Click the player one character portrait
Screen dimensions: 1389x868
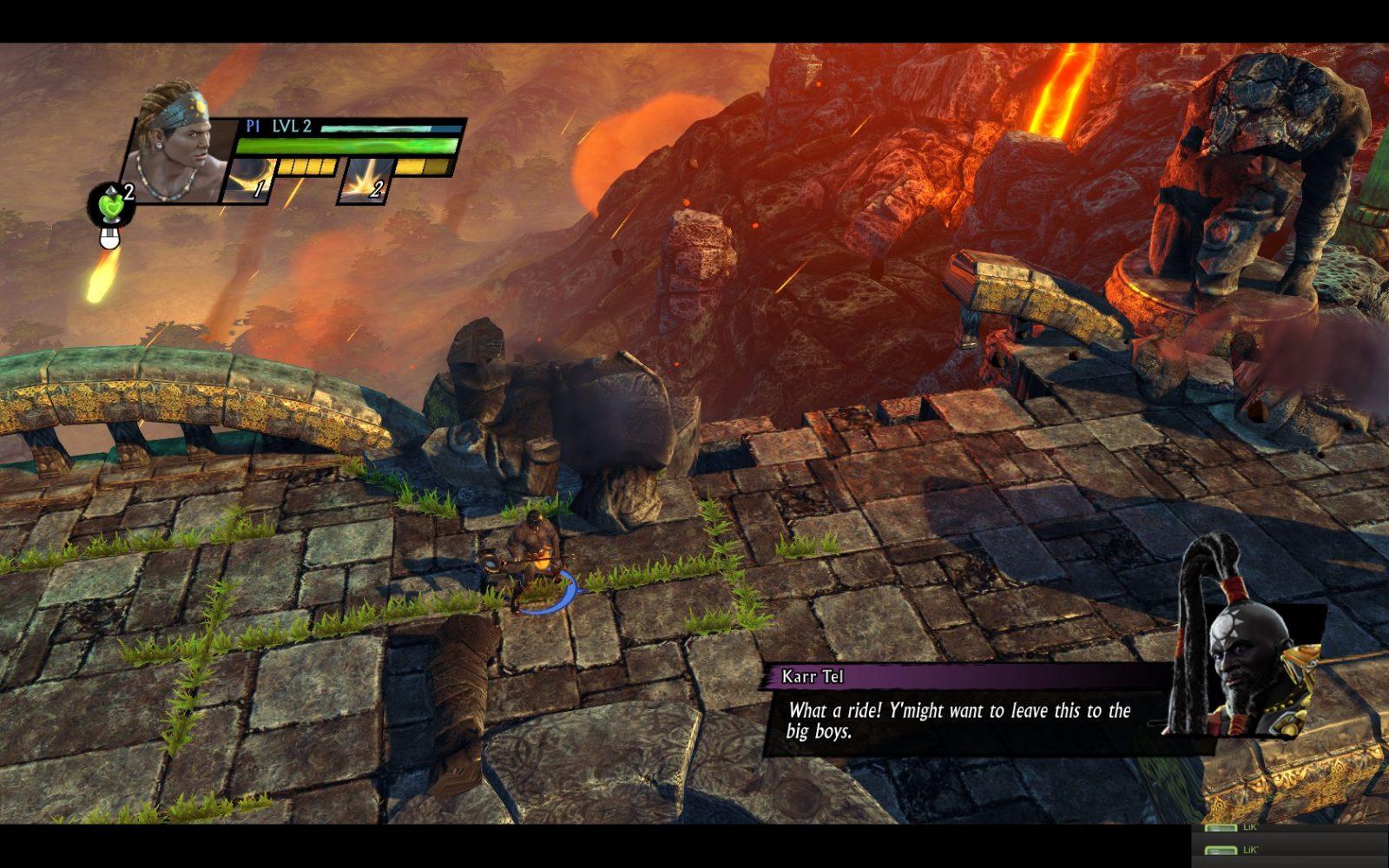point(176,145)
